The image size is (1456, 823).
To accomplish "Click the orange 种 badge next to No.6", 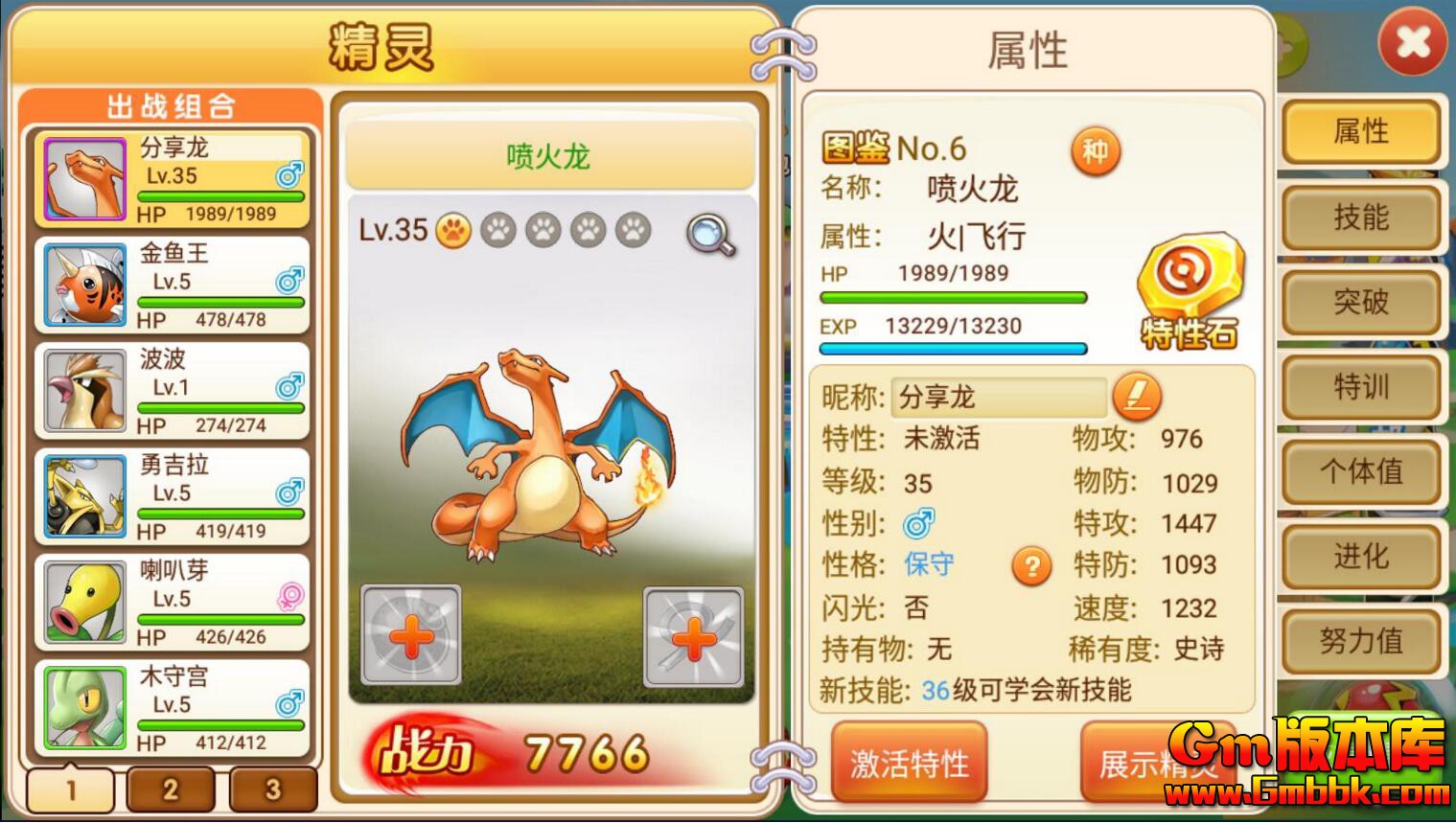I will [1096, 151].
